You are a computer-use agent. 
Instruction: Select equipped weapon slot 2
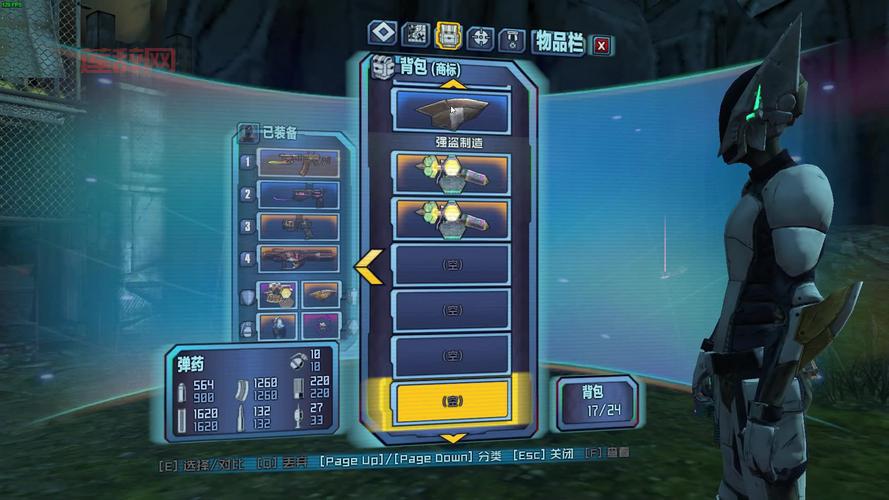coord(299,194)
